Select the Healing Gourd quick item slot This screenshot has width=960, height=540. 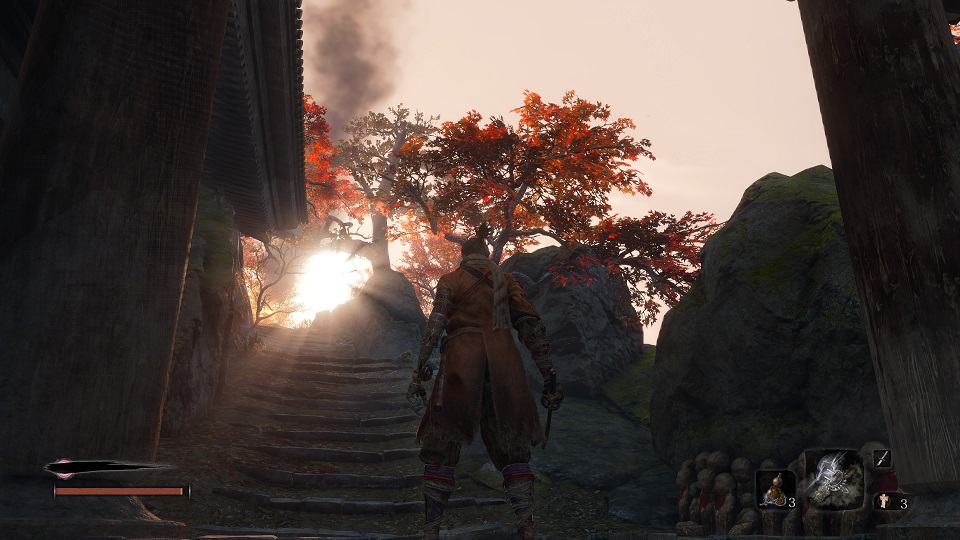point(774,488)
